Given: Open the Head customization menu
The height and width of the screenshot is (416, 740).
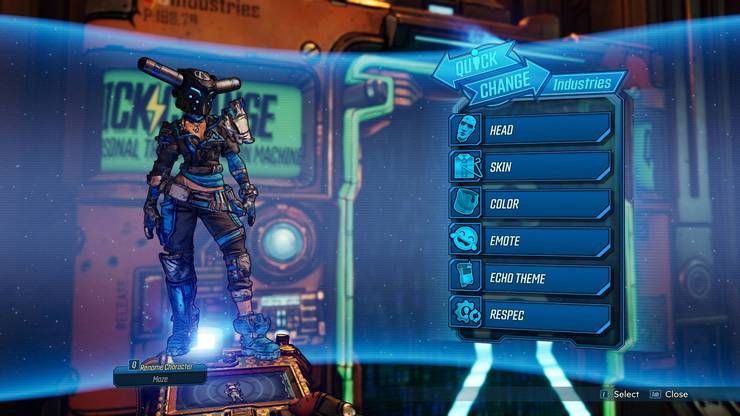Looking at the screenshot, I should pos(530,129).
